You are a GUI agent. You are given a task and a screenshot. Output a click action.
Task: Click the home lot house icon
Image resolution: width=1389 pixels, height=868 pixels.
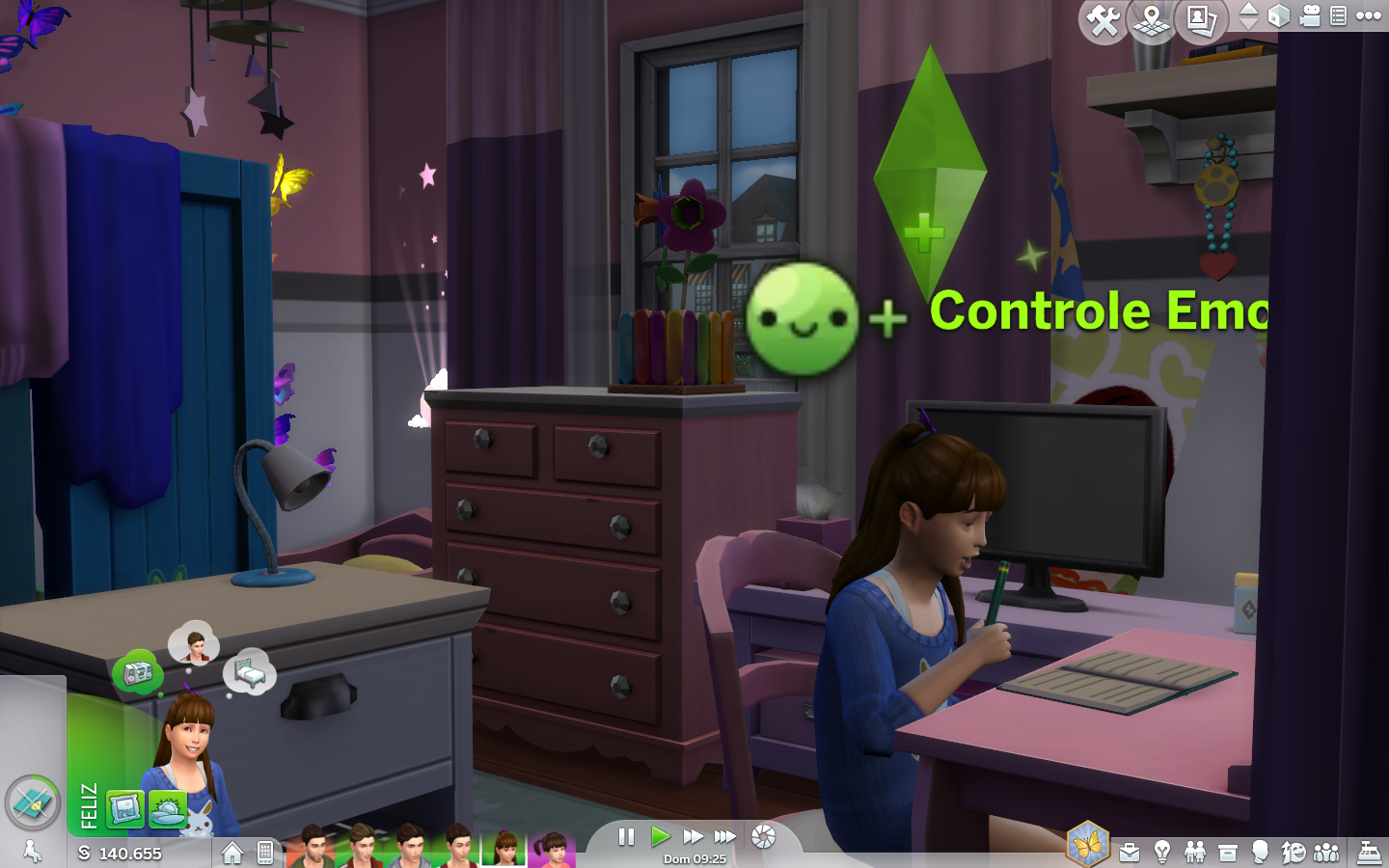coord(231,853)
